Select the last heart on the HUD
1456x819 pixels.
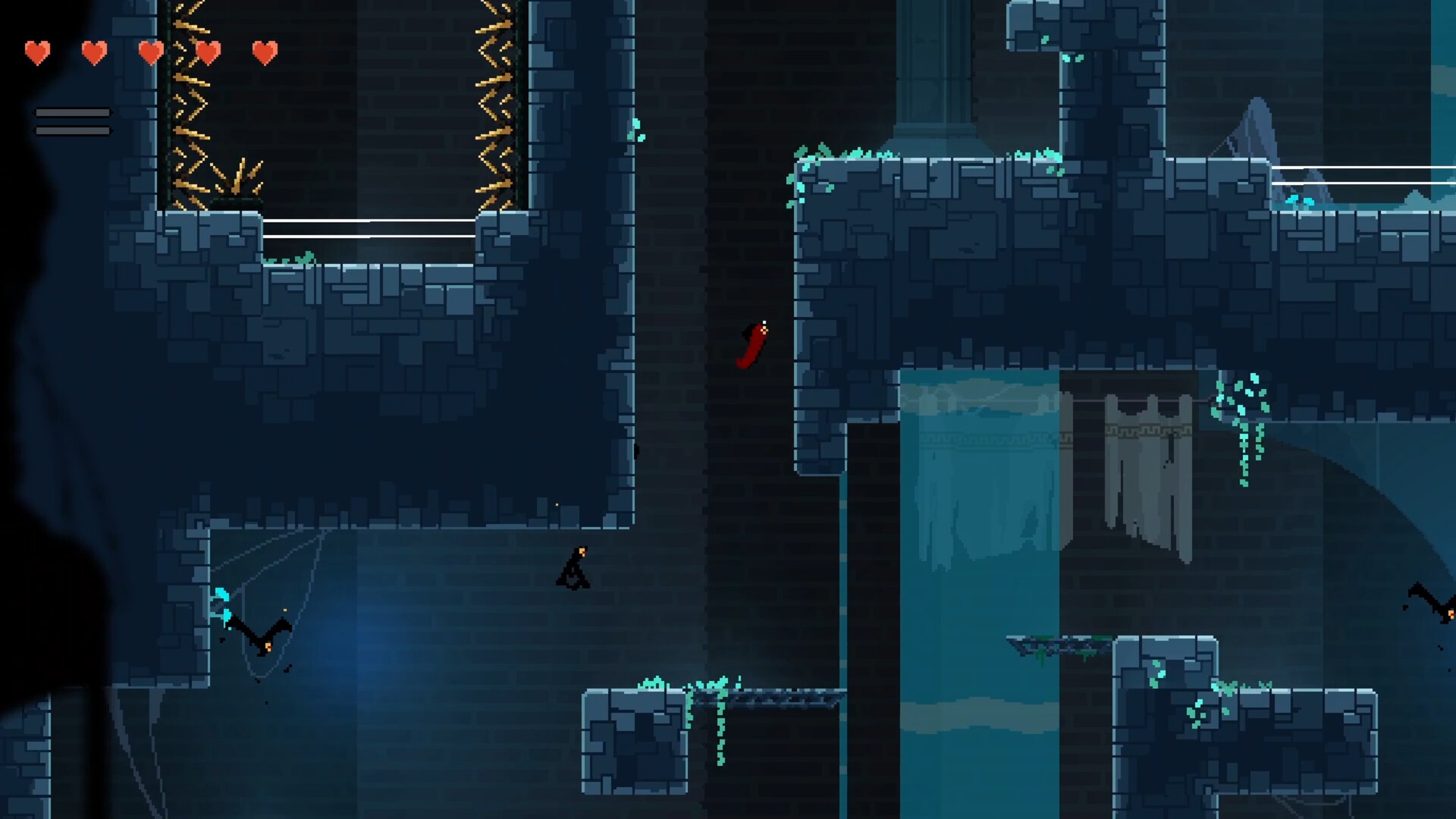click(264, 52)
